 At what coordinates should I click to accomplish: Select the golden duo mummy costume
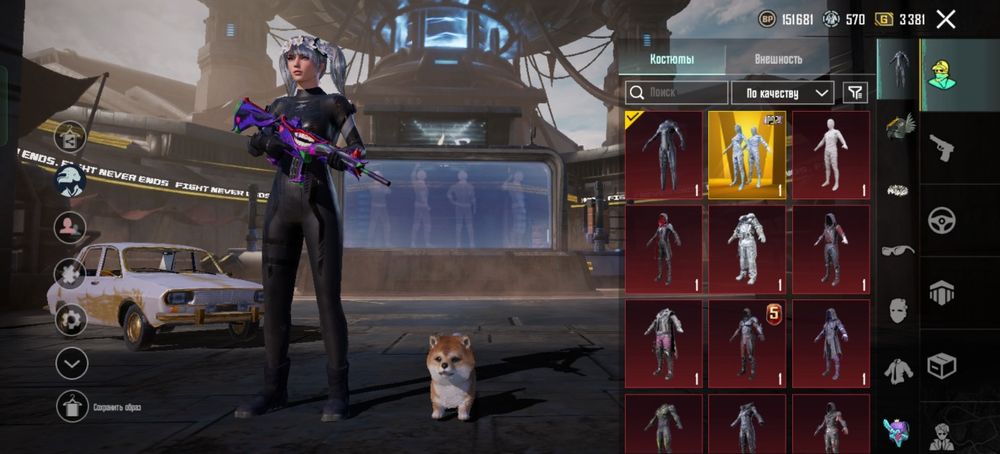click(747, 154)
